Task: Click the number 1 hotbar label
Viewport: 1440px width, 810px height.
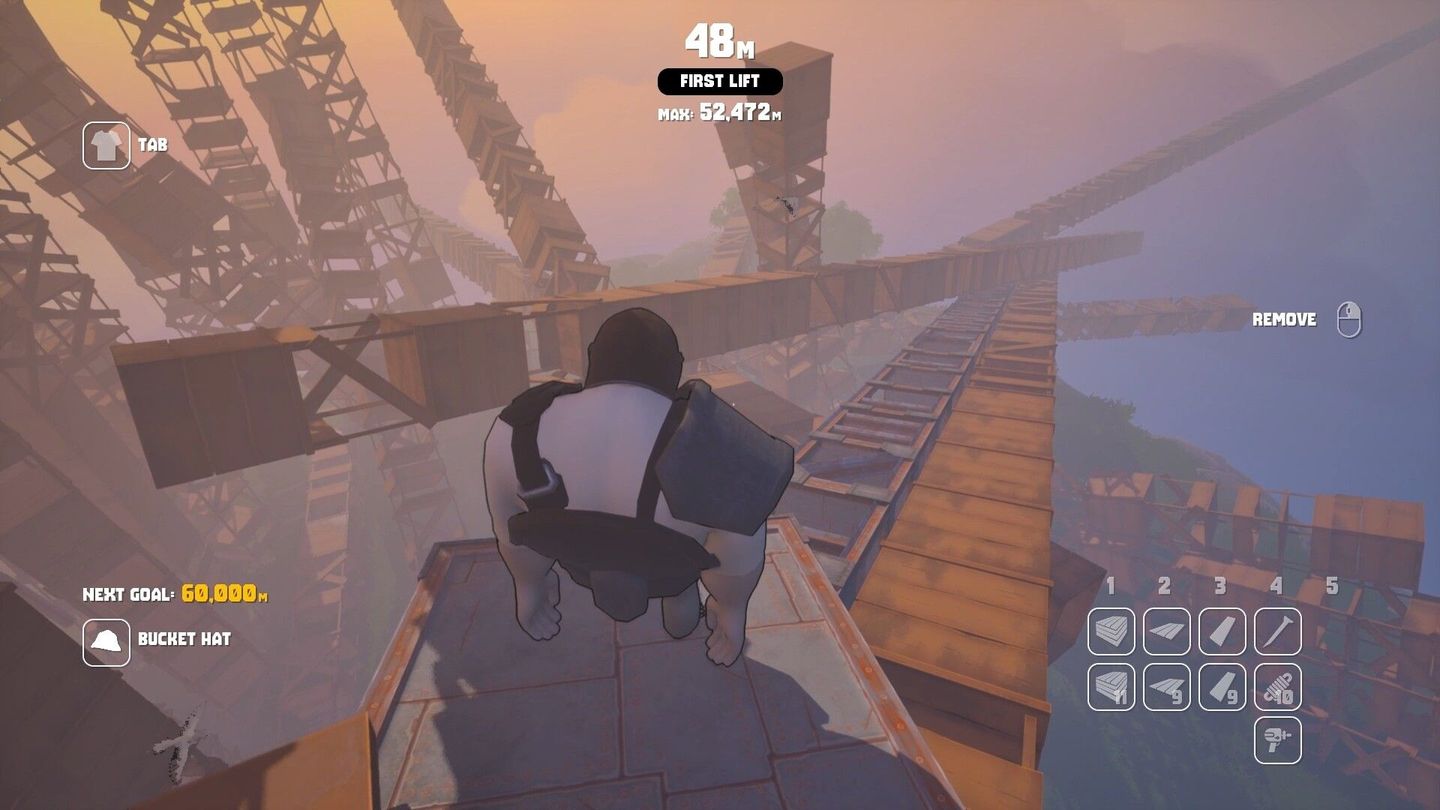Action: coord(1110,585)
